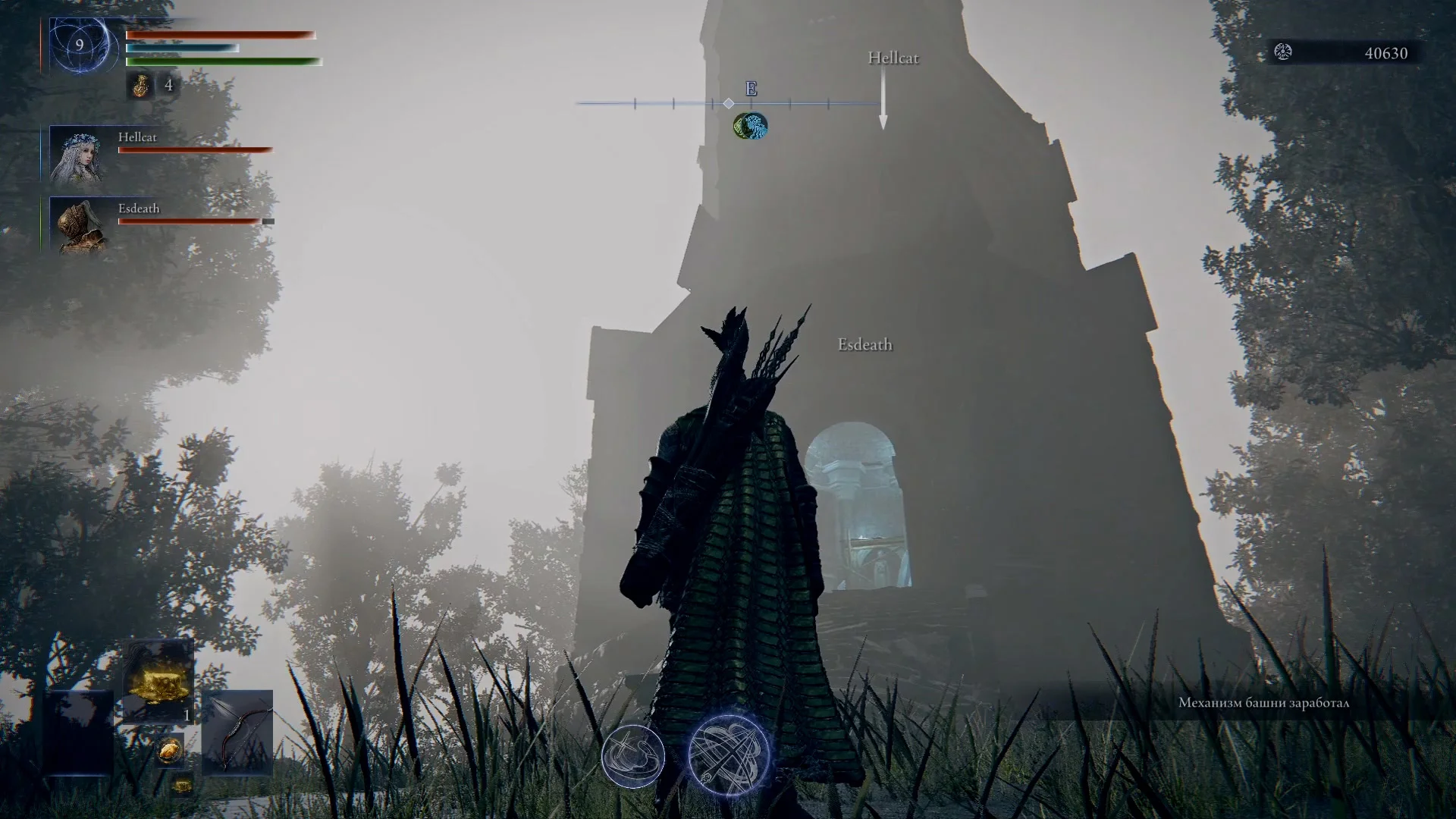The height and width of the screenshot is (819, 1456).
Task: Click the rune counter reading 40630
Action: click(x=1386, y=53)
